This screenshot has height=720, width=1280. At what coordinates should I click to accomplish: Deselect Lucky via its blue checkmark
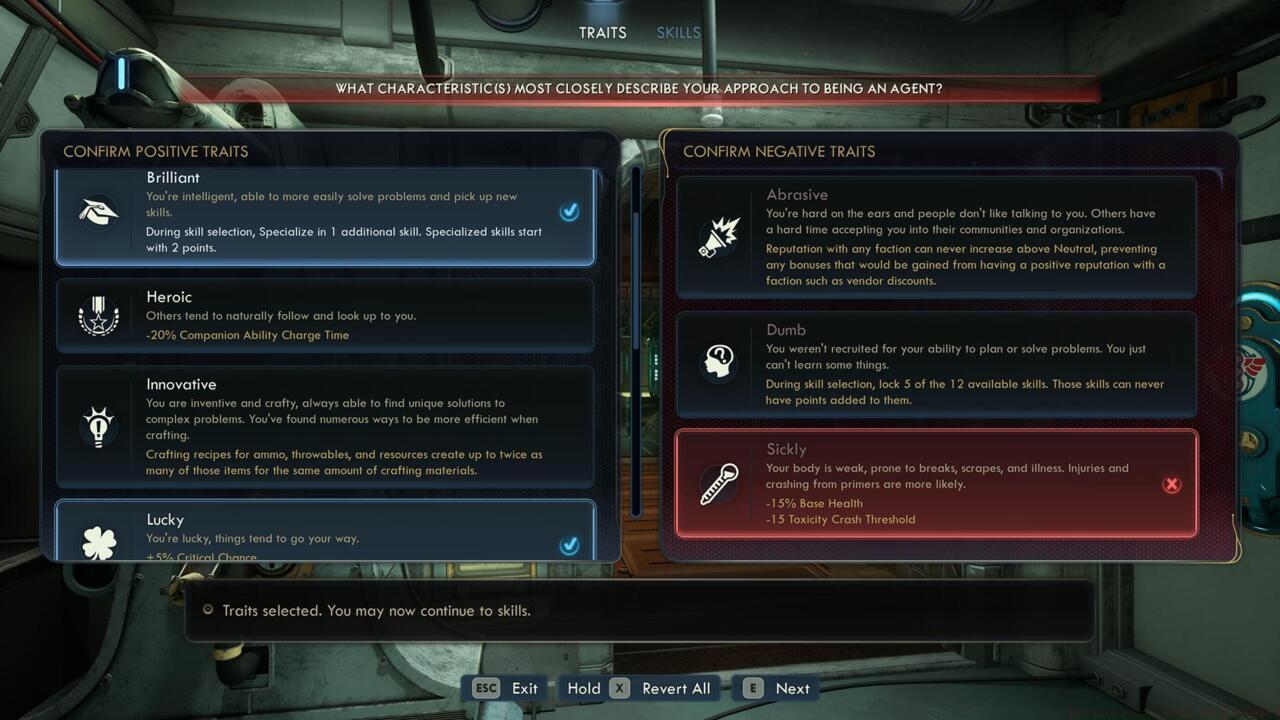(x=570, y=546)
